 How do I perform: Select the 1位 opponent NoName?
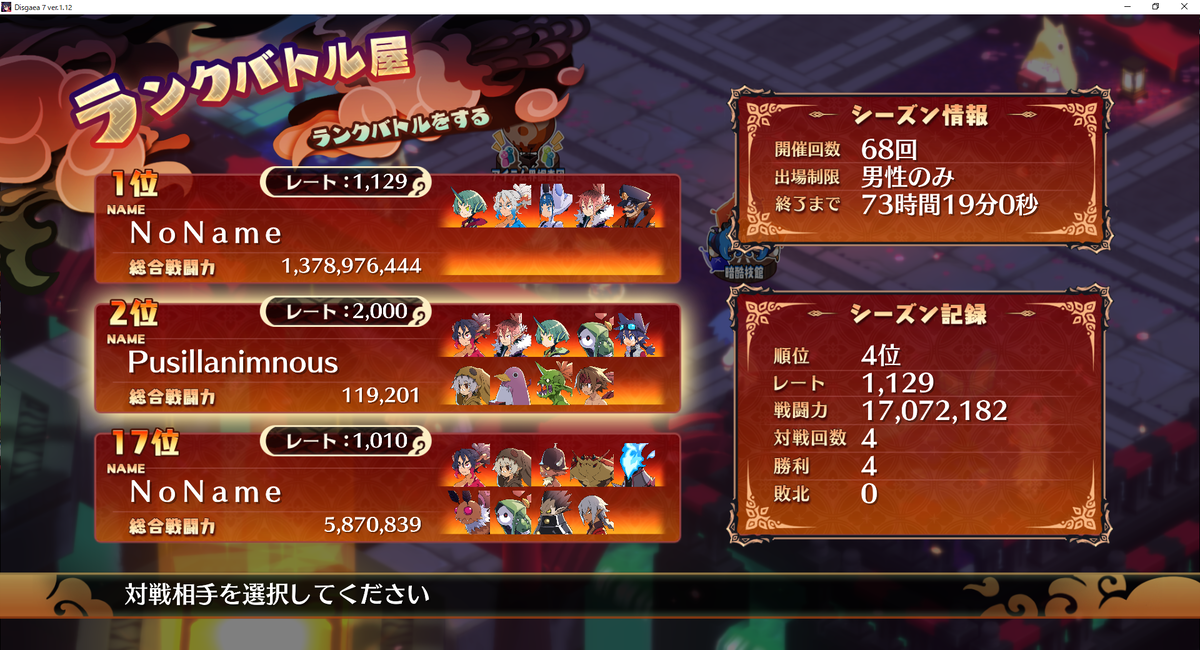coord(388,229)
